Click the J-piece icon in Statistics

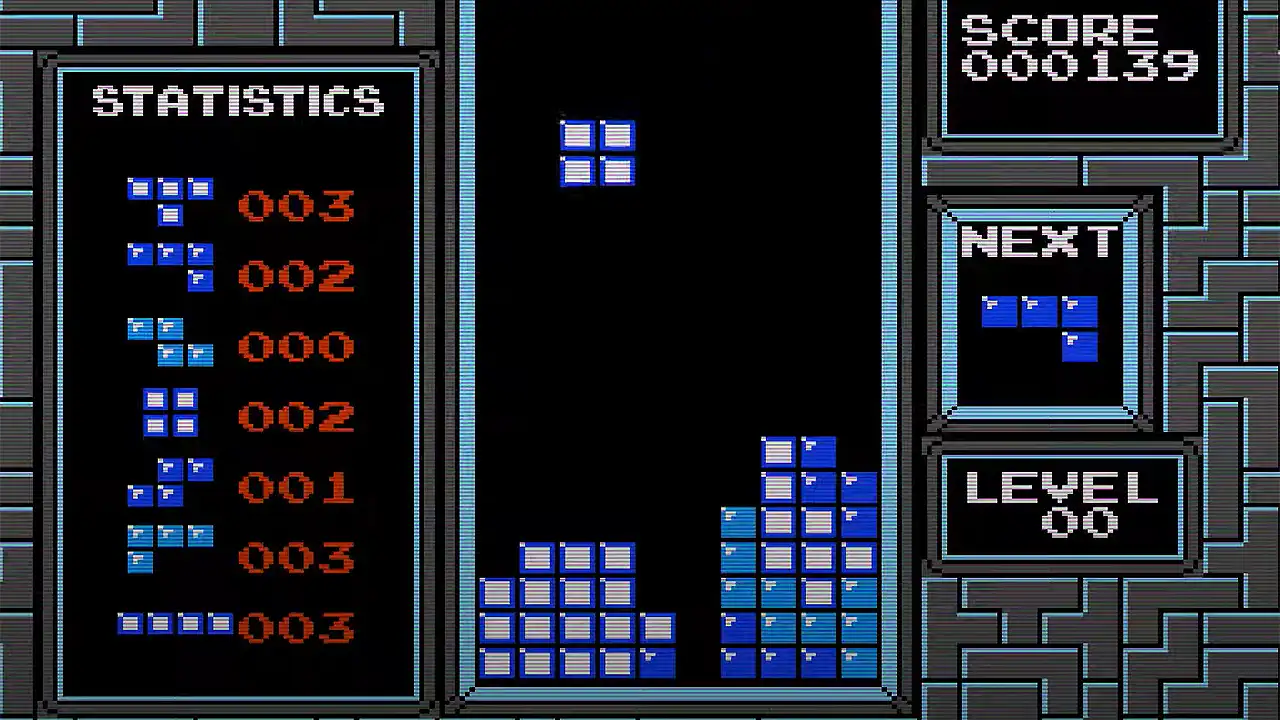tap(170, 265)
